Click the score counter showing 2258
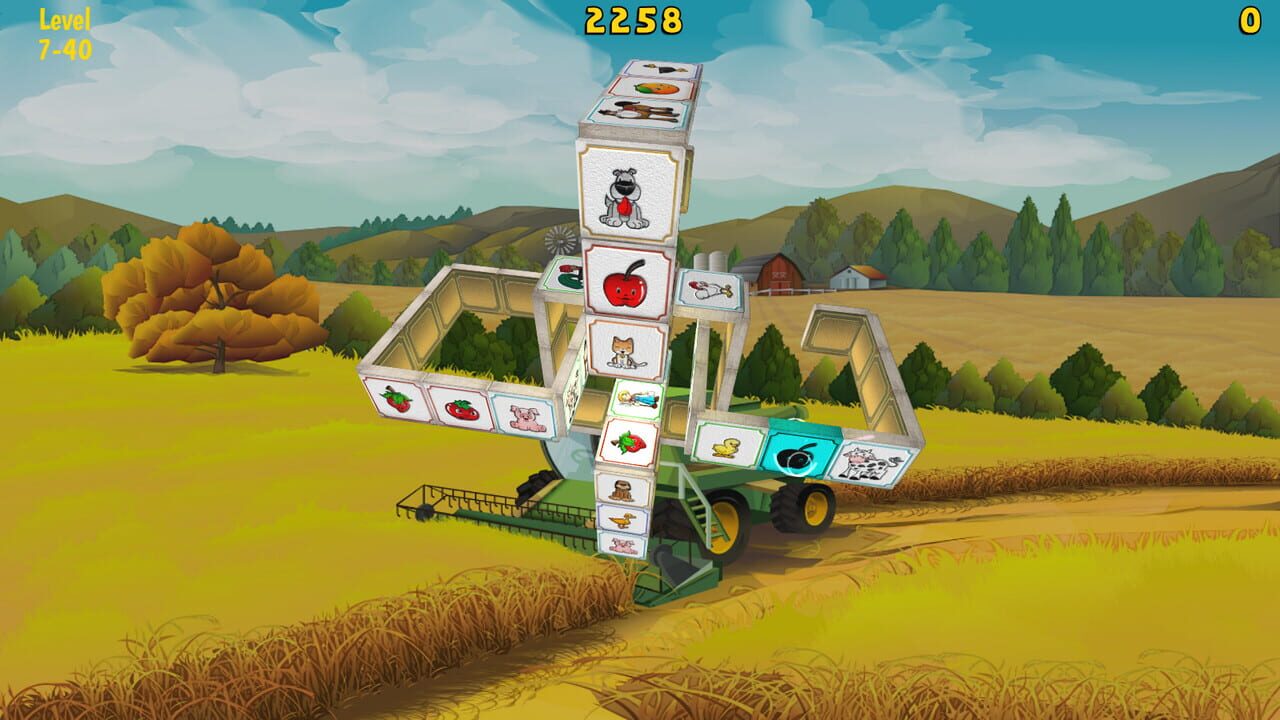This screenshot has height=720, width=1280. pyautogui.click(x=635, y=18)
